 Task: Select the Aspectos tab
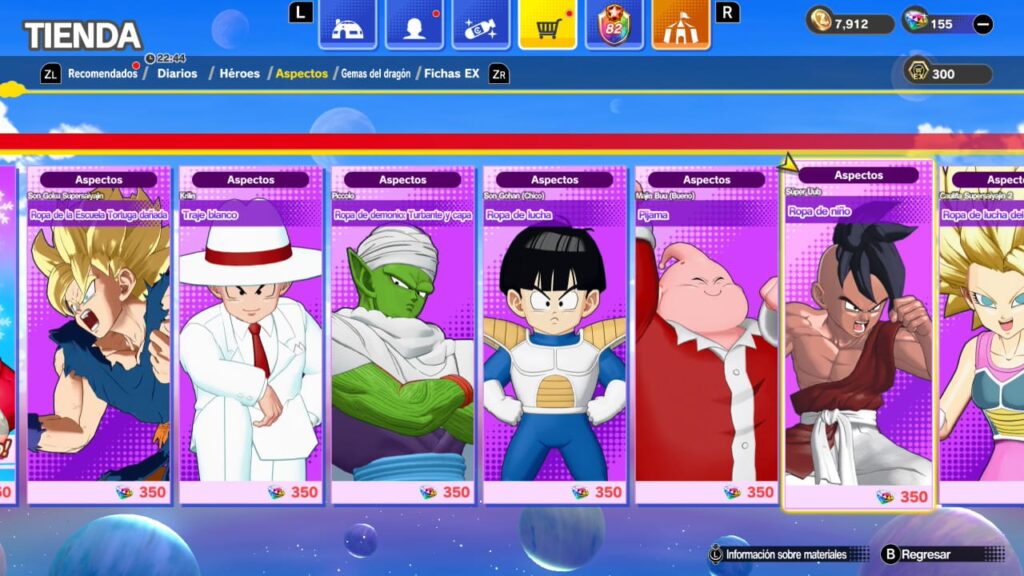(301, 74)
